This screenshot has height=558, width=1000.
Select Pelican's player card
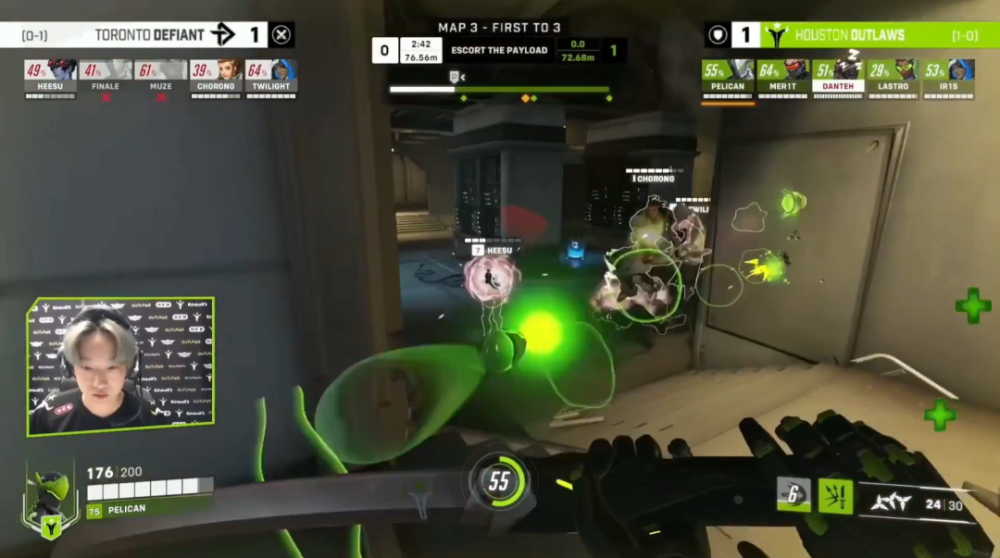(727, 78)
